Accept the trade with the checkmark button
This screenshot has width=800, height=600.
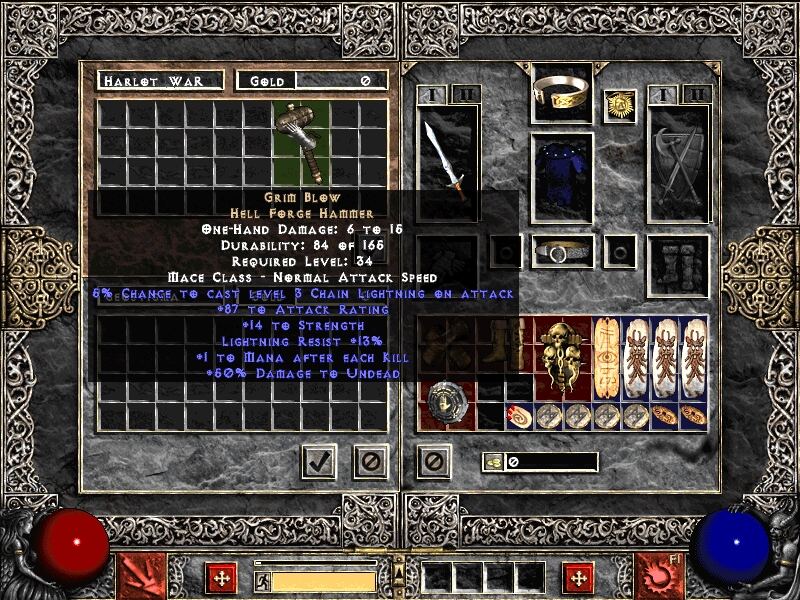pos(319,461)
